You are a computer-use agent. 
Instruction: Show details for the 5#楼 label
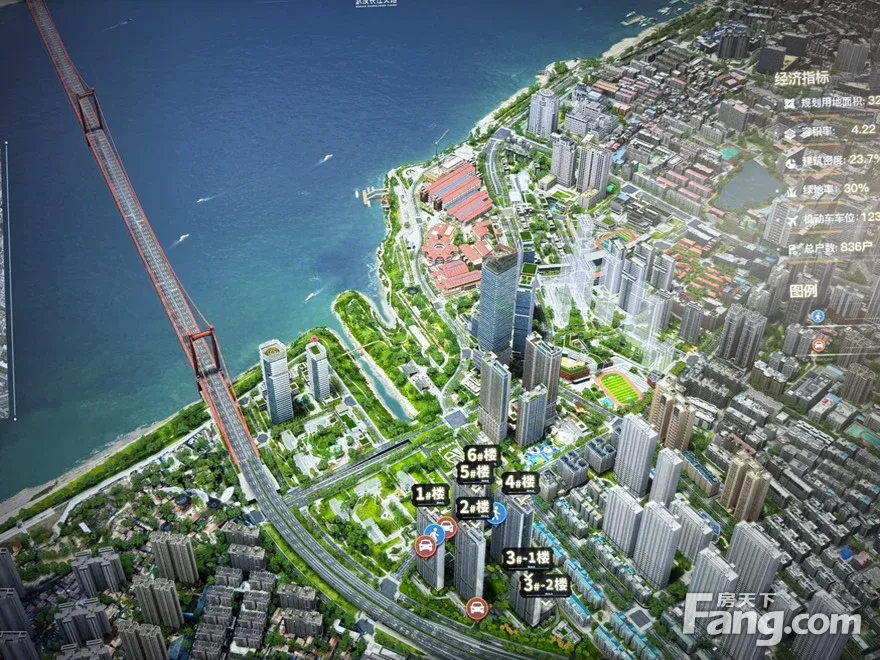click(x=474, y=472)
